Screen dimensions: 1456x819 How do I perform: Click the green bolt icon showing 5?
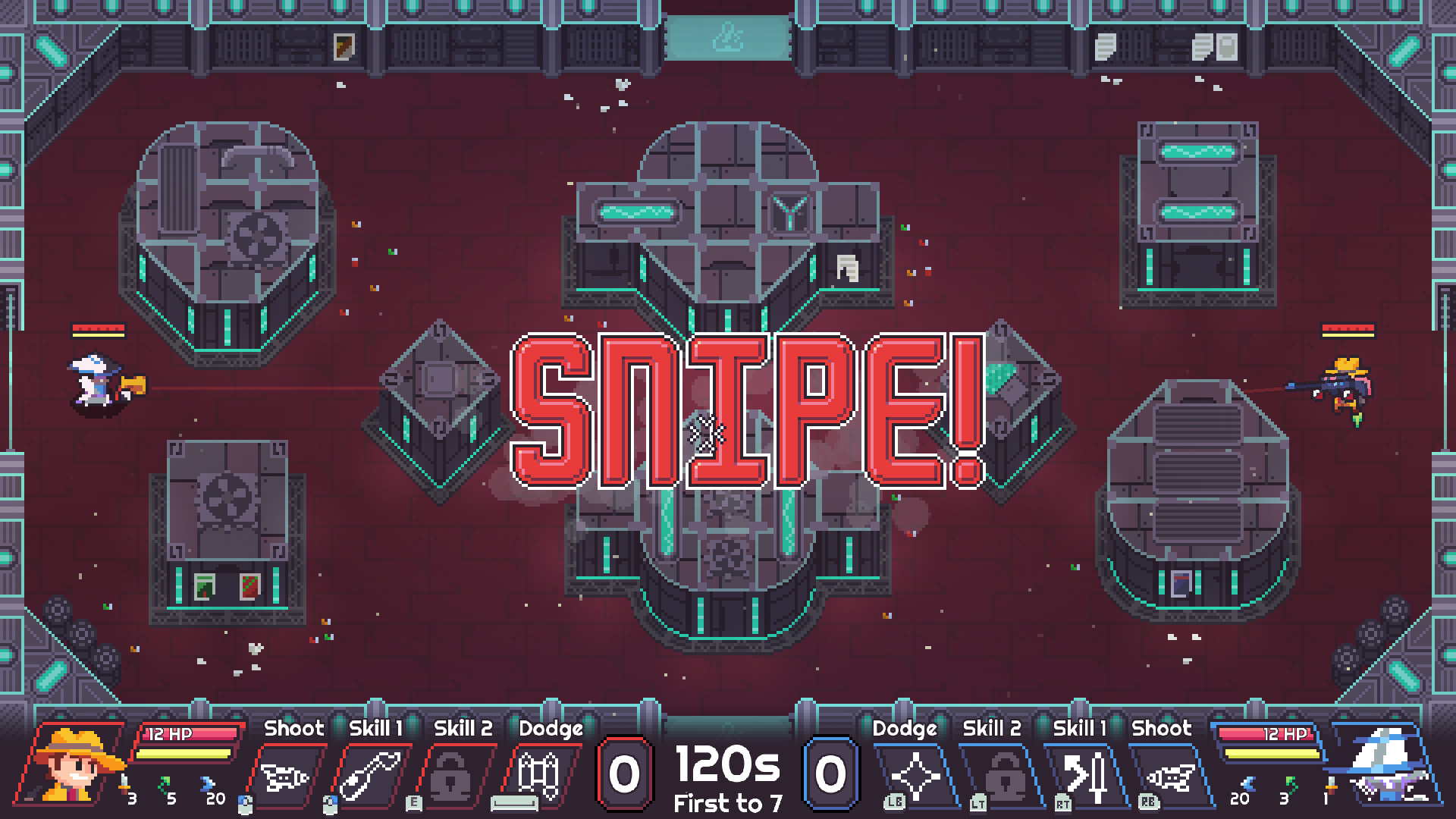[x=165, y=784]
